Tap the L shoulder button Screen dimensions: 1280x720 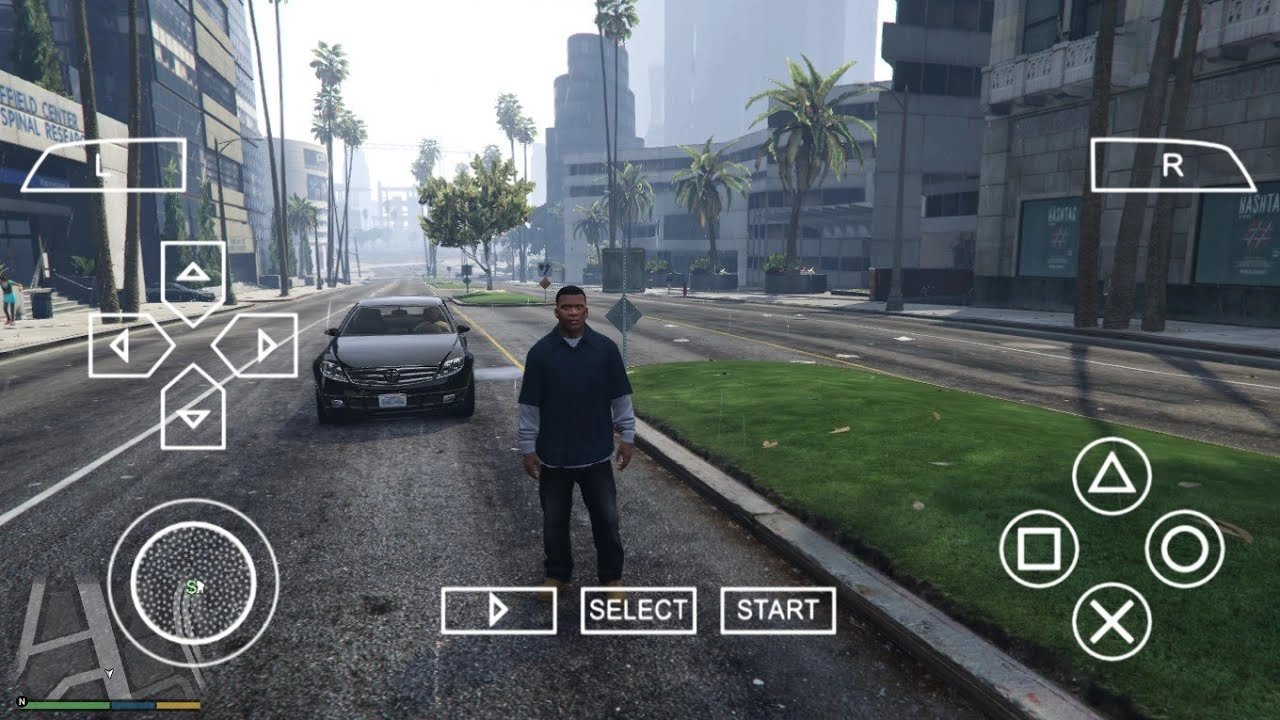tap(104, 165)
